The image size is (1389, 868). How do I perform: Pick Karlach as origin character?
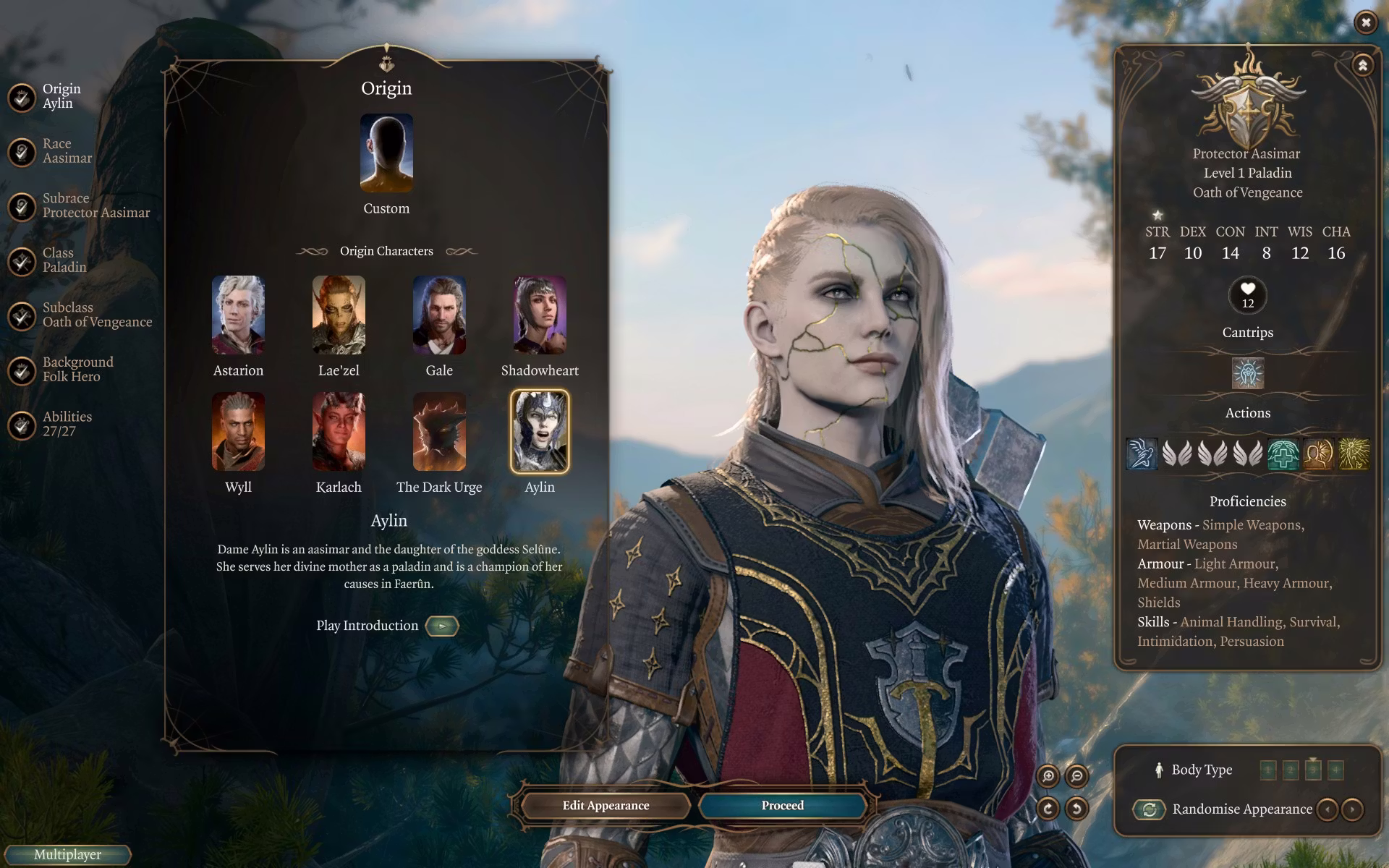click(x=339, y=432)
